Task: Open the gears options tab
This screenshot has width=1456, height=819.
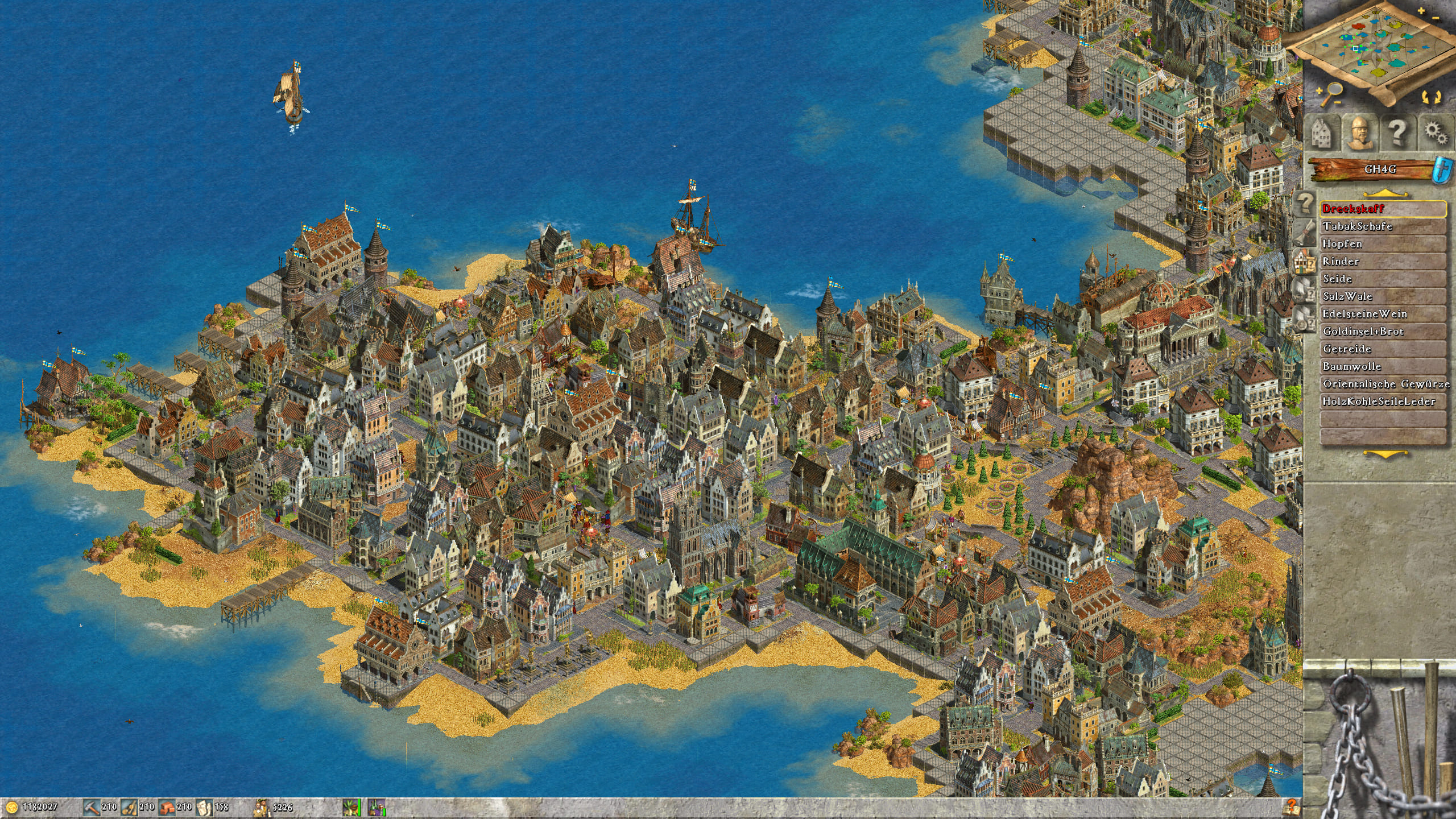Action: [x=1436, y=134]
